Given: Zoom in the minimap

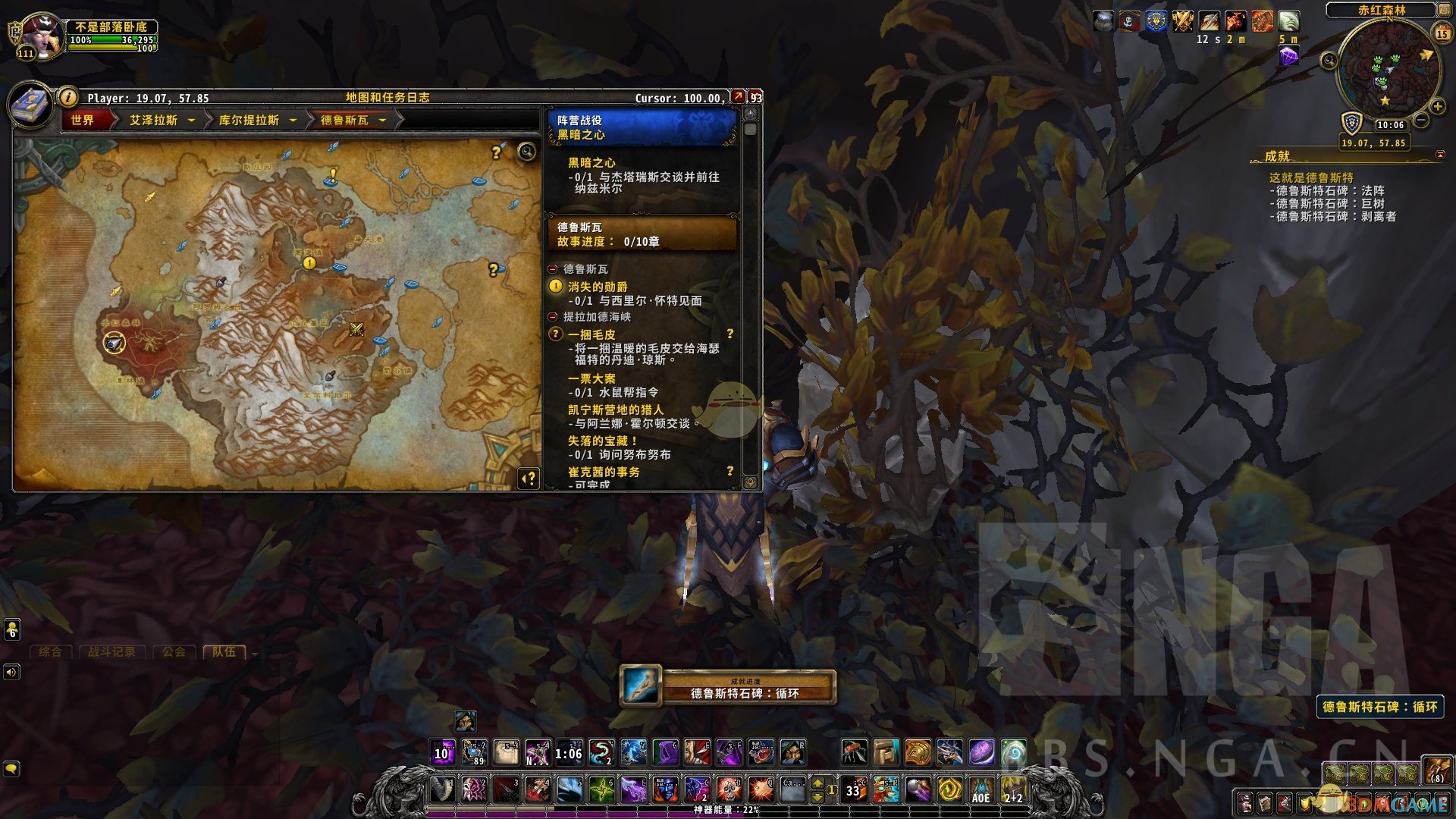Looking at the screenshot, I should 1437,107.
